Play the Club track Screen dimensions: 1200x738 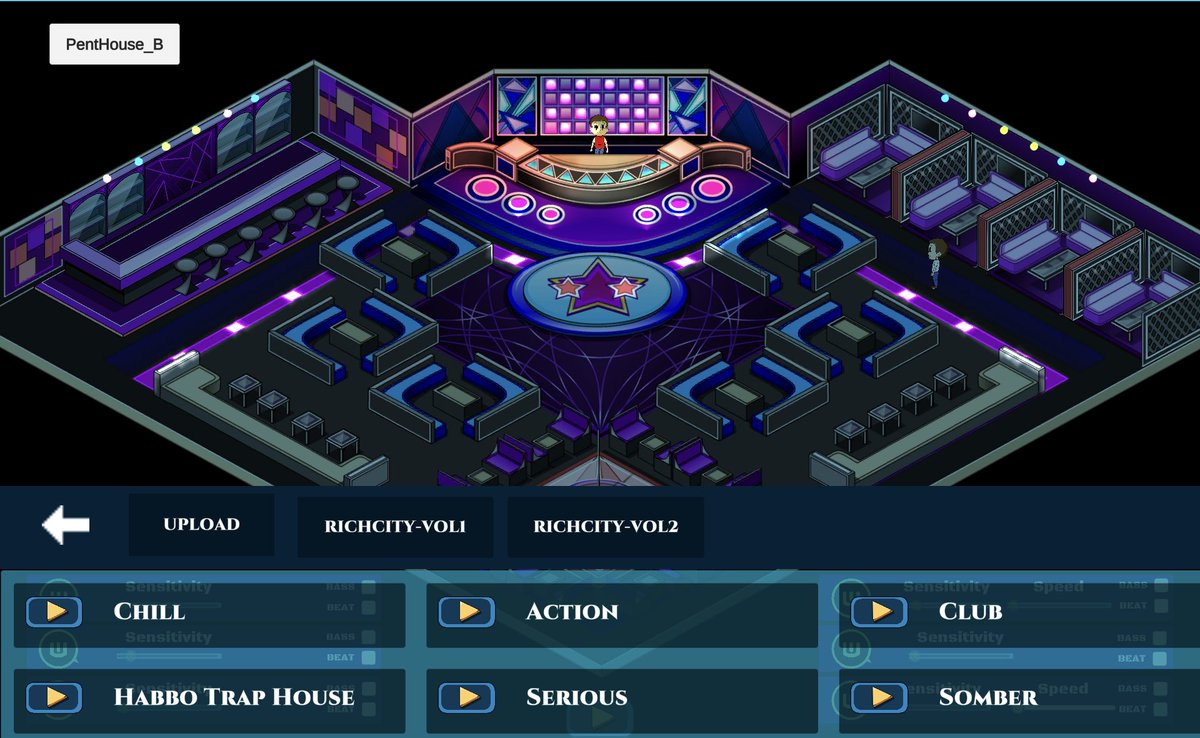pyautogui.click(x=879, y=612)
